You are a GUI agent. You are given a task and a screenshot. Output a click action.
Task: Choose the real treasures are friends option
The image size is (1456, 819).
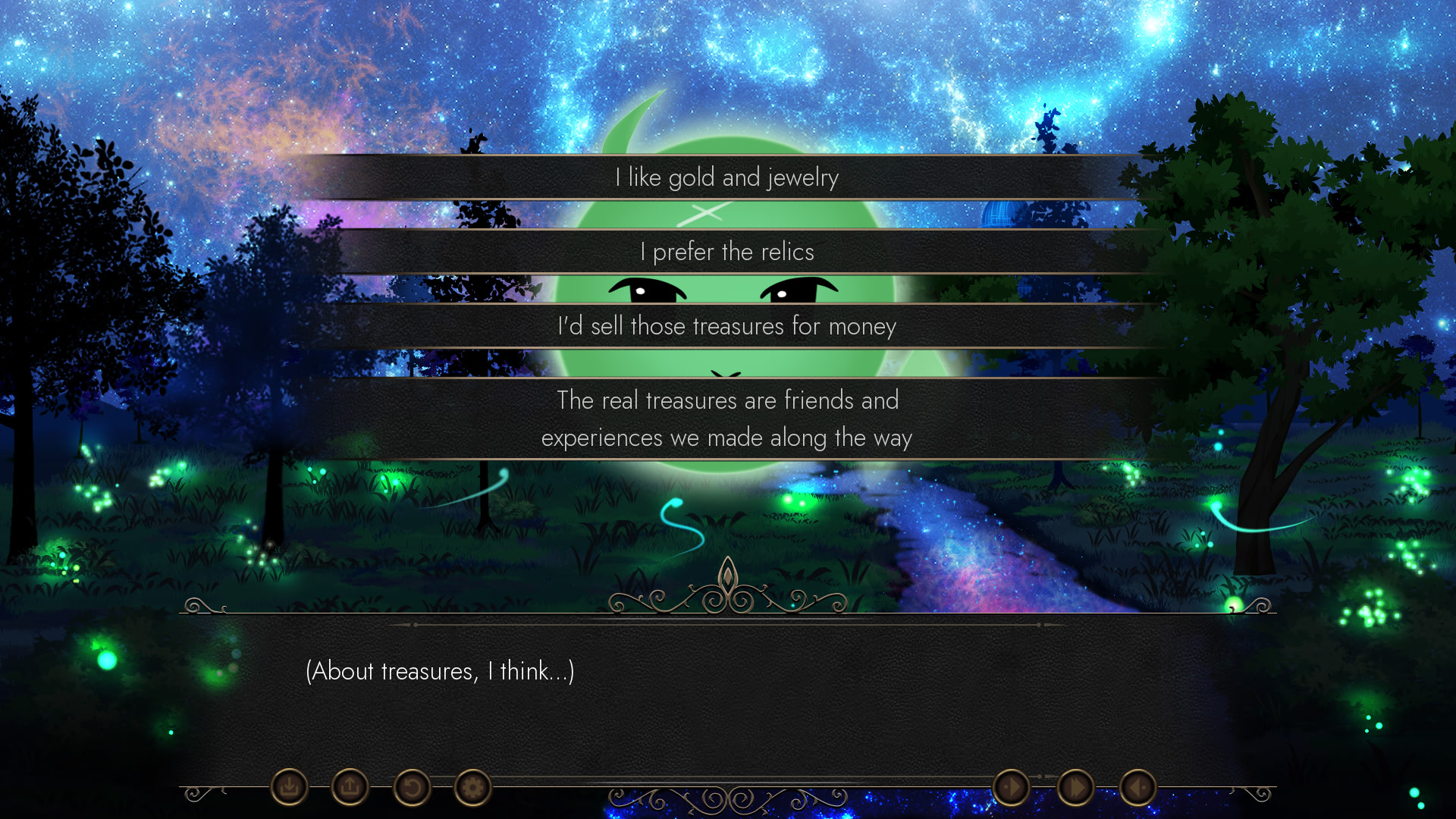click(727, 419)
